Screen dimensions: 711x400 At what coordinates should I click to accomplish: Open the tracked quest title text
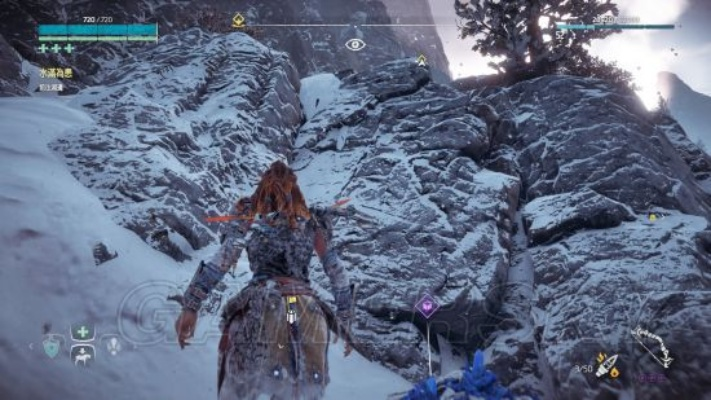pos(56,71)
